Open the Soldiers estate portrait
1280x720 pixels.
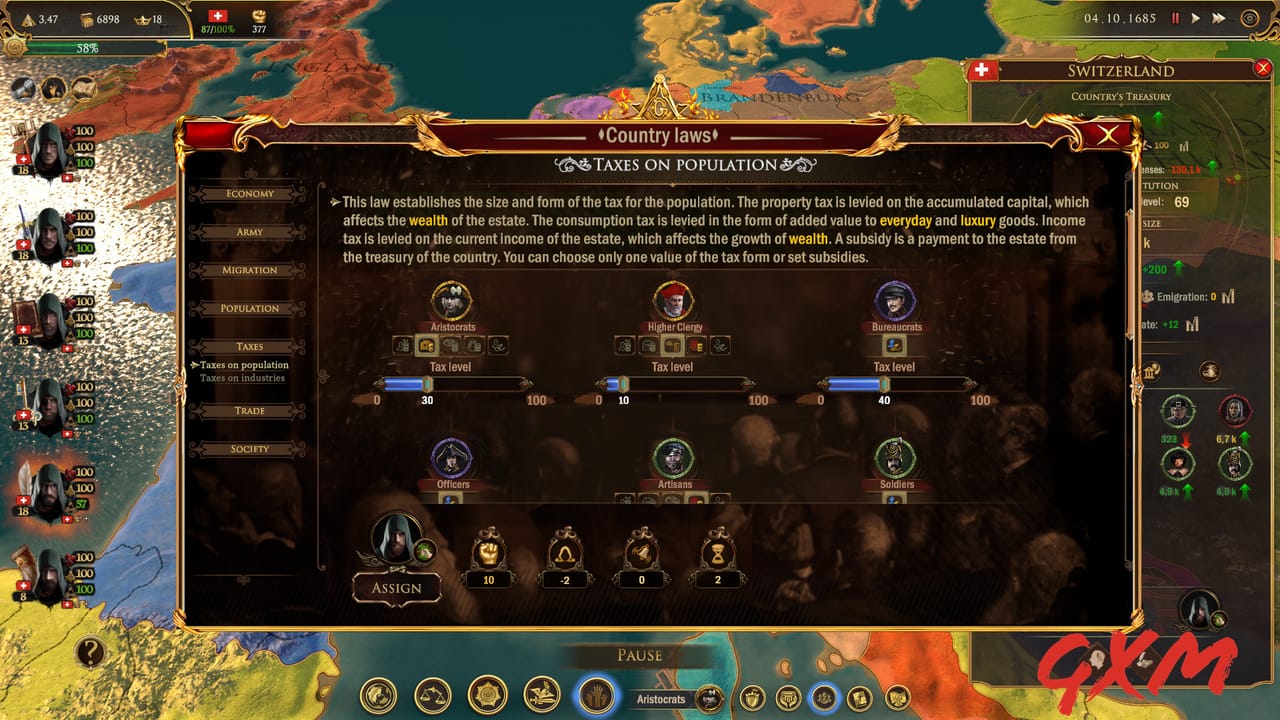[x=894, y=459]
